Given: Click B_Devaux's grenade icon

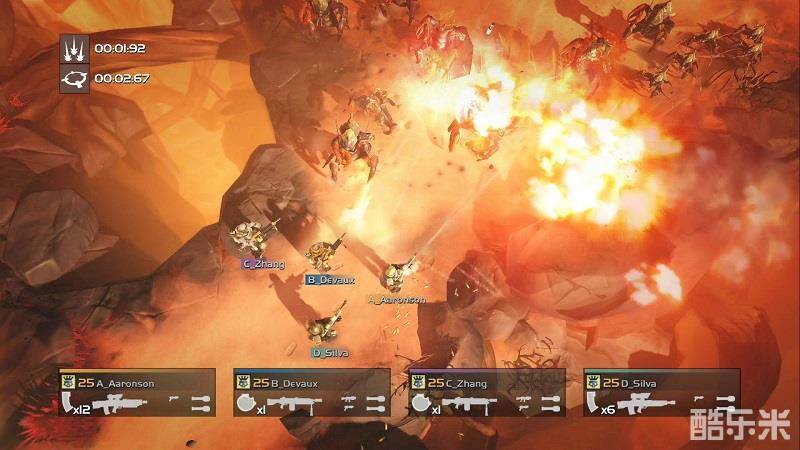Looking at the screenshot, I should [x=245, y=403].
